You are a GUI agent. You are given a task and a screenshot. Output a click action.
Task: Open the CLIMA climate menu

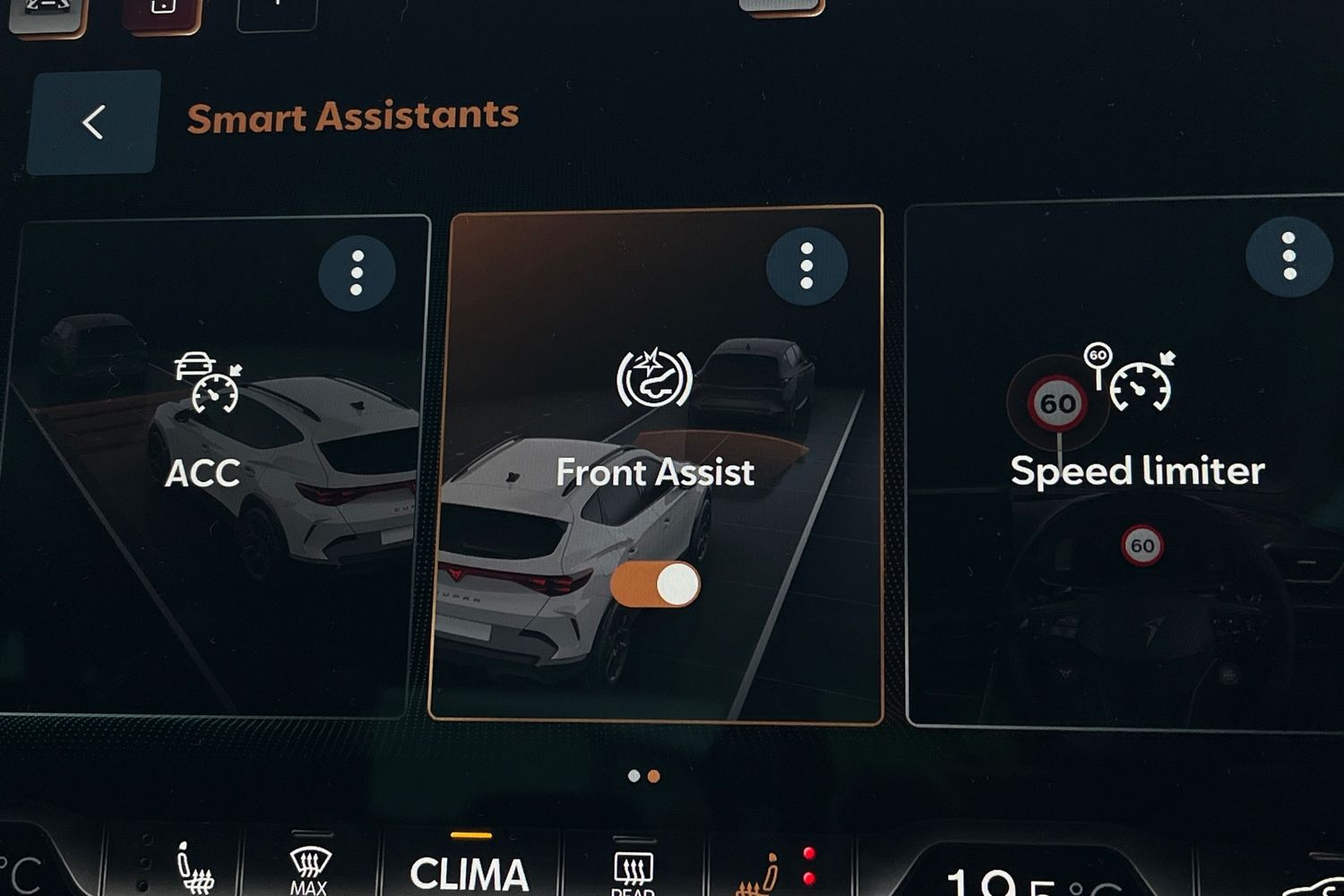tap(470, 873)
